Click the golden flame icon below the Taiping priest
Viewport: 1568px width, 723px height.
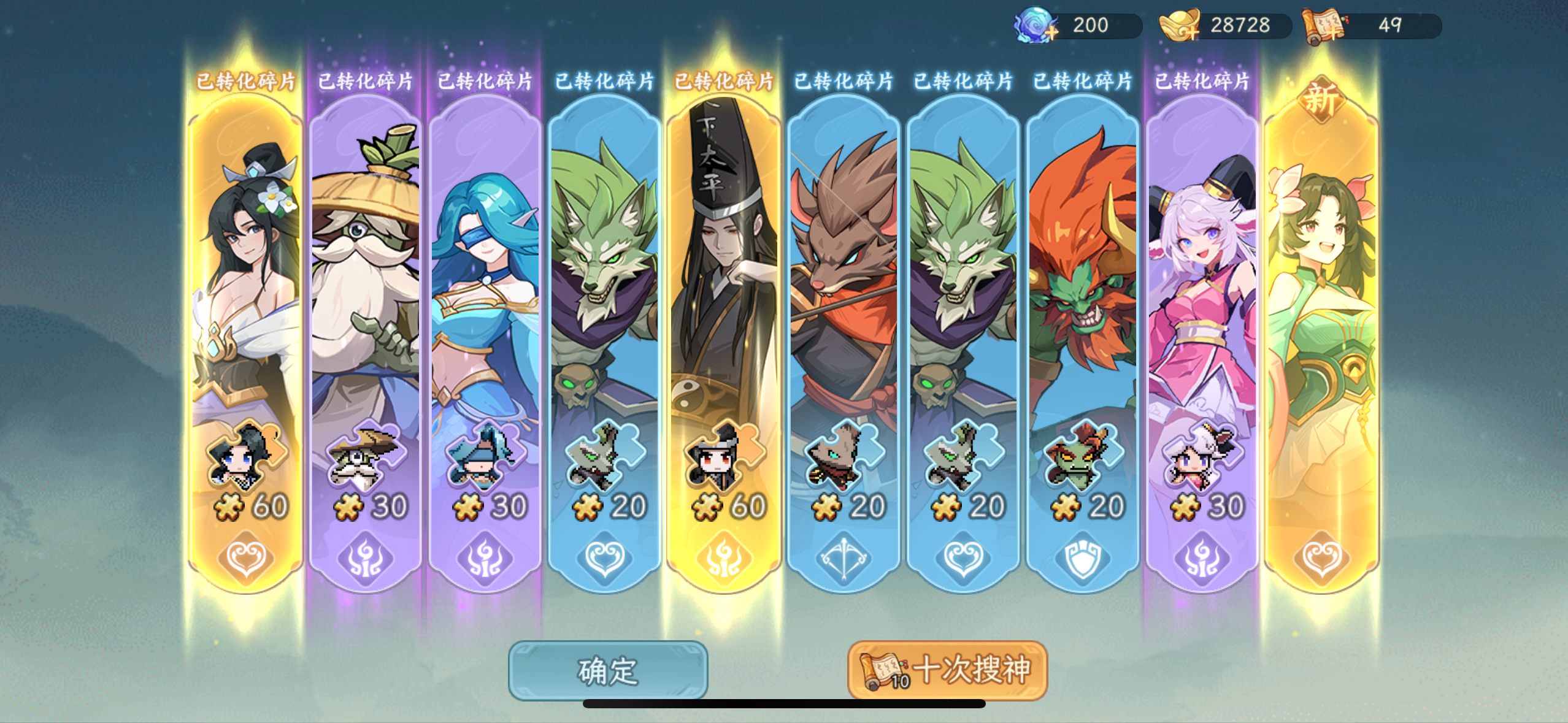(724, 558)
